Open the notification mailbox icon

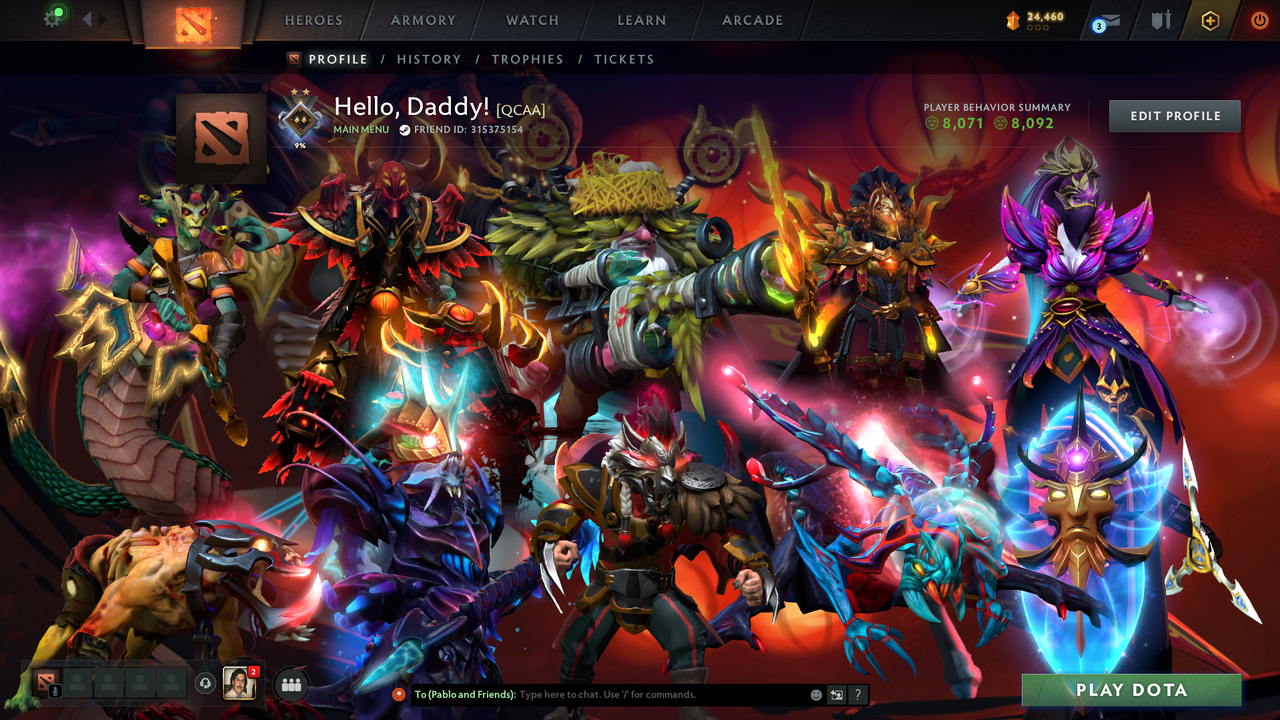[1107, 20]
